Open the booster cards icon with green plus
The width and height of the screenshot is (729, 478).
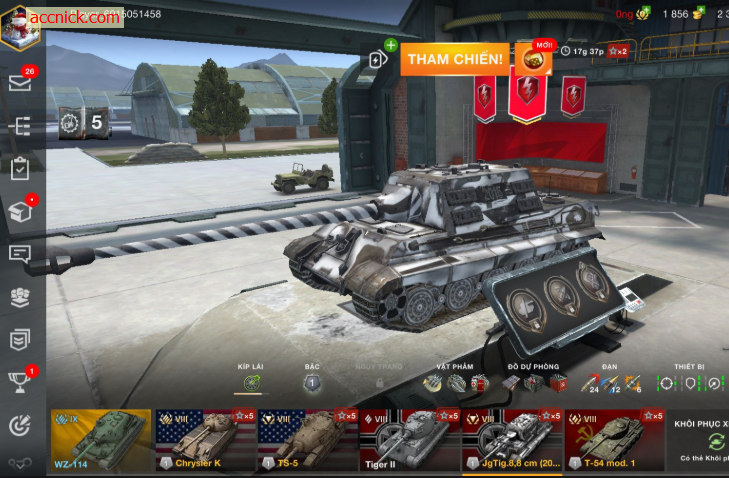[380, 57]
